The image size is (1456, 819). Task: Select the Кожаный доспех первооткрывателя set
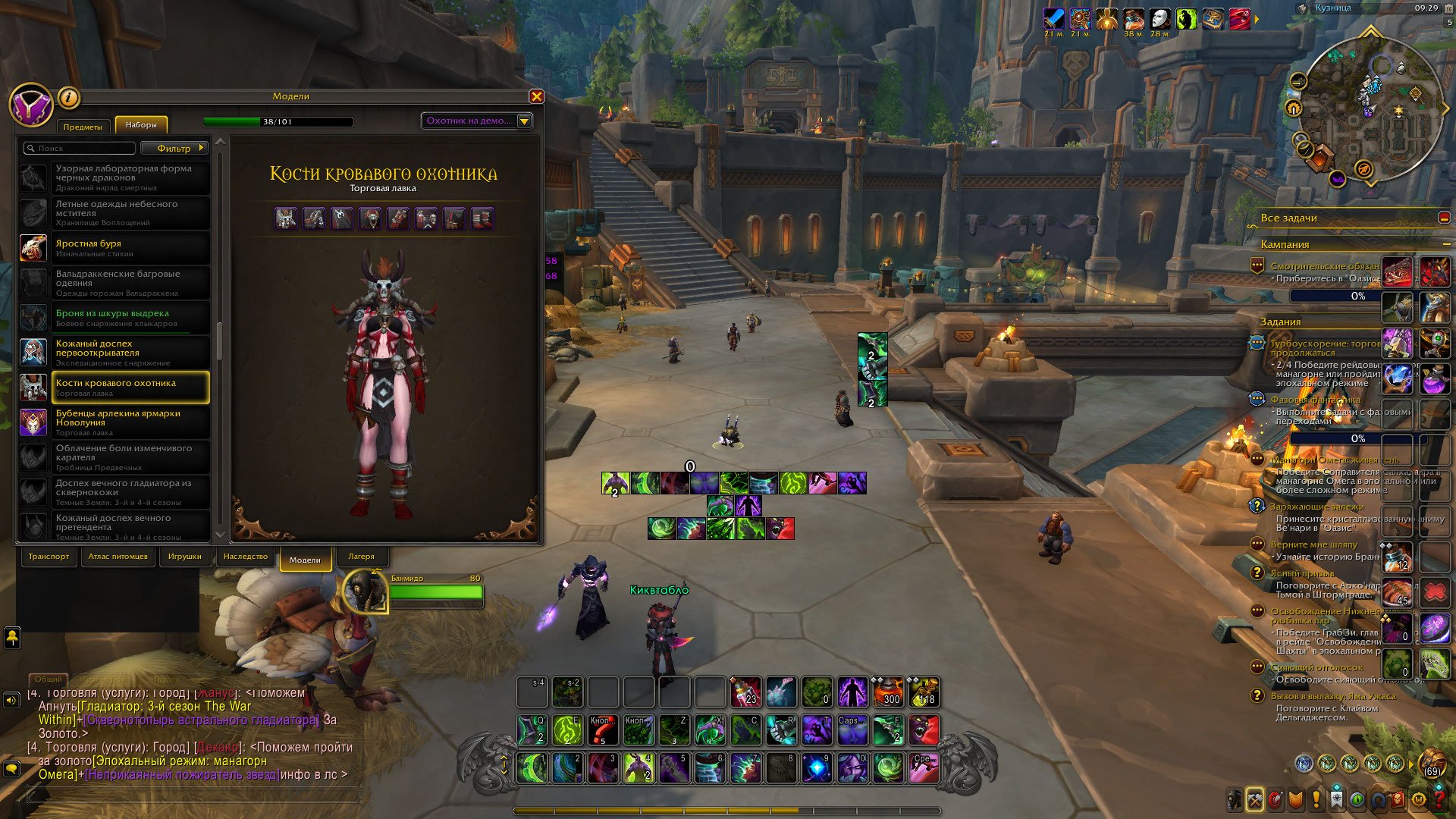pos(115,353)
